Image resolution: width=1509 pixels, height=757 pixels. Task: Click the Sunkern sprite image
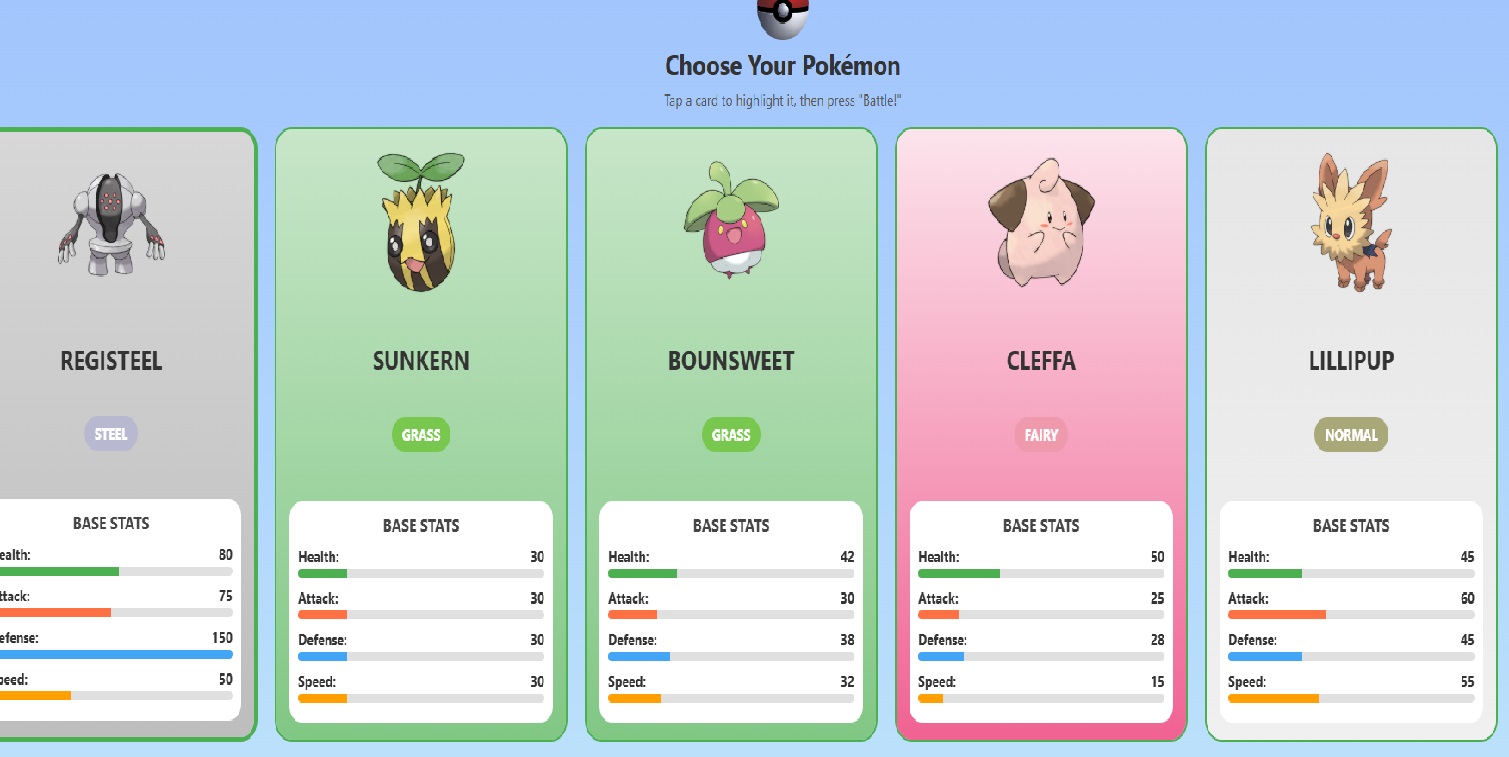click(420, 220)
